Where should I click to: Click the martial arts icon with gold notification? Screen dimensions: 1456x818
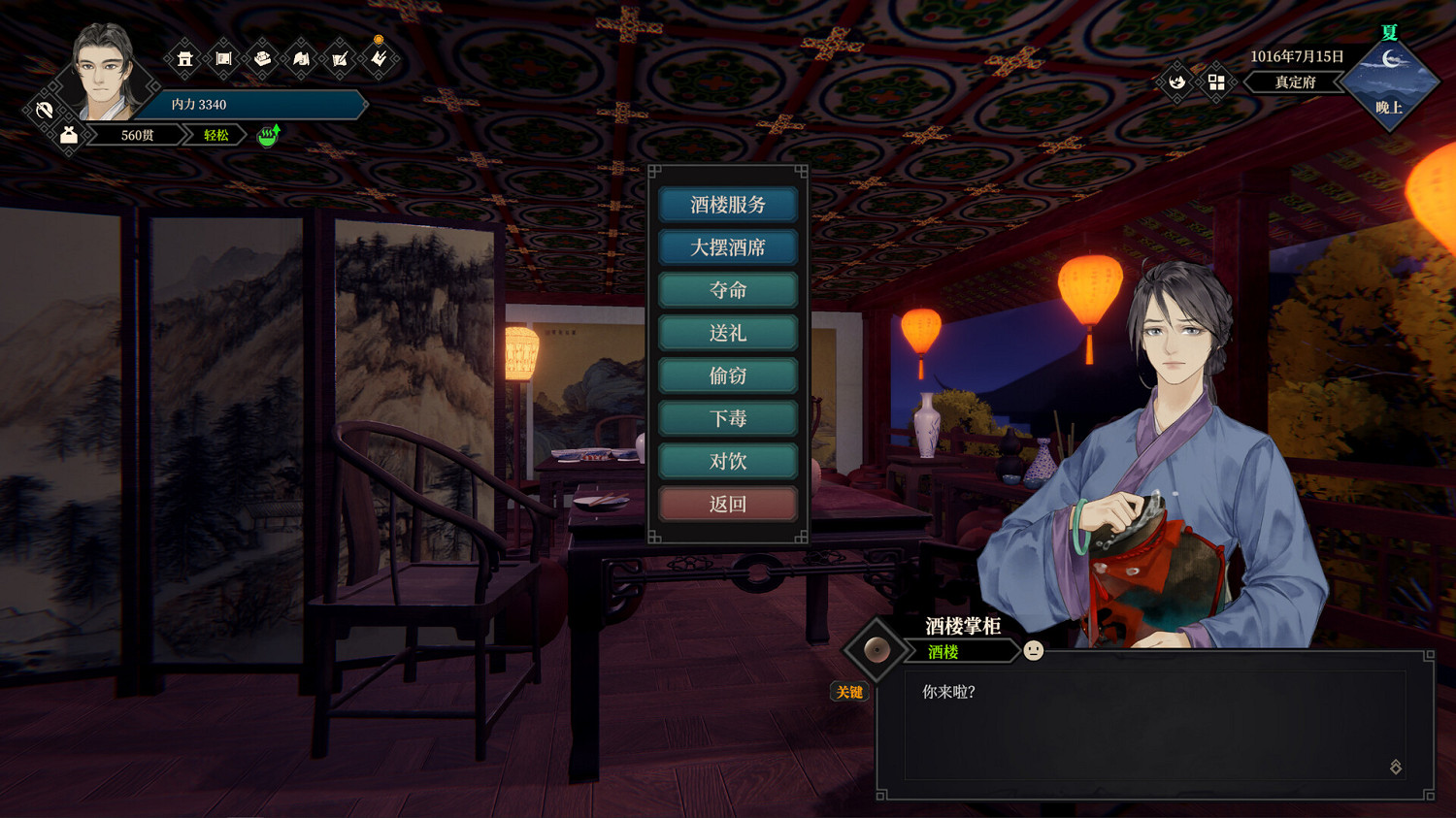[x=379, y=59]
